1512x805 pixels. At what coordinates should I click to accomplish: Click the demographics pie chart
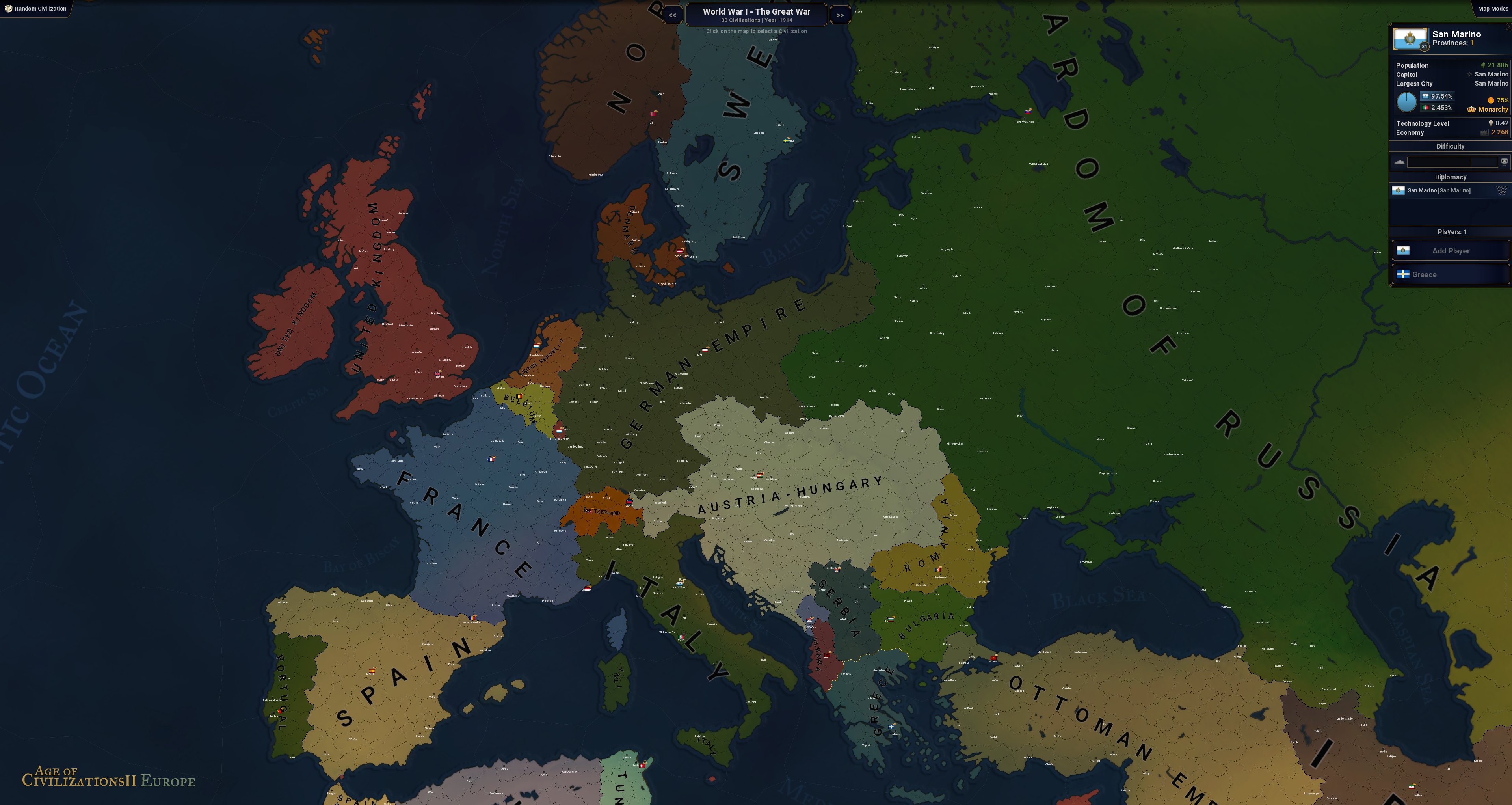[1406, 102]
